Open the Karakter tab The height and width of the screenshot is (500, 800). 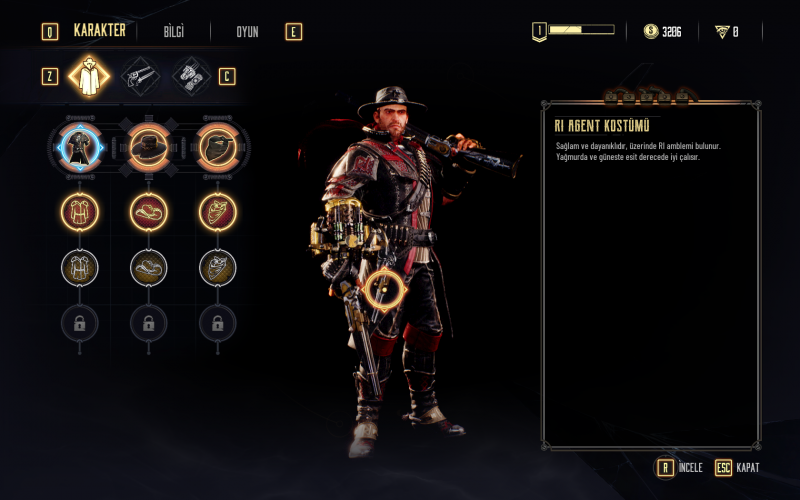99,31
